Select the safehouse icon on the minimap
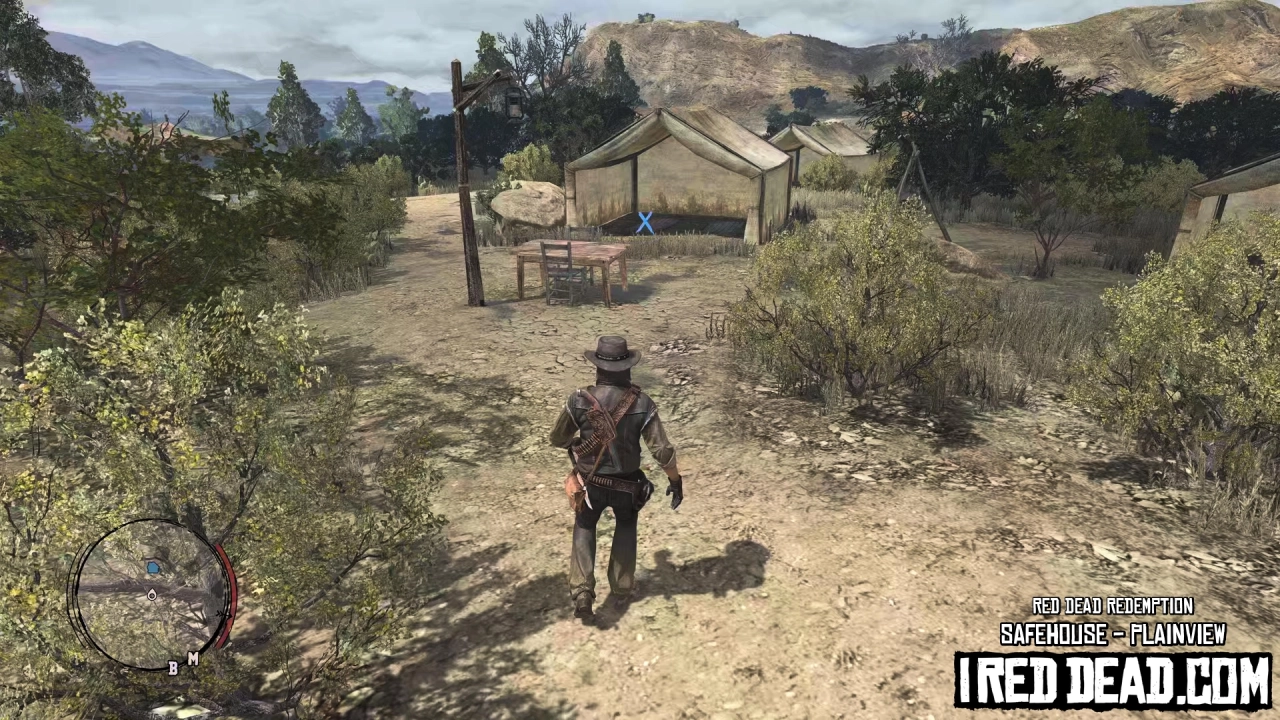This screenshot has width=1280, height=720. (154, 567)
